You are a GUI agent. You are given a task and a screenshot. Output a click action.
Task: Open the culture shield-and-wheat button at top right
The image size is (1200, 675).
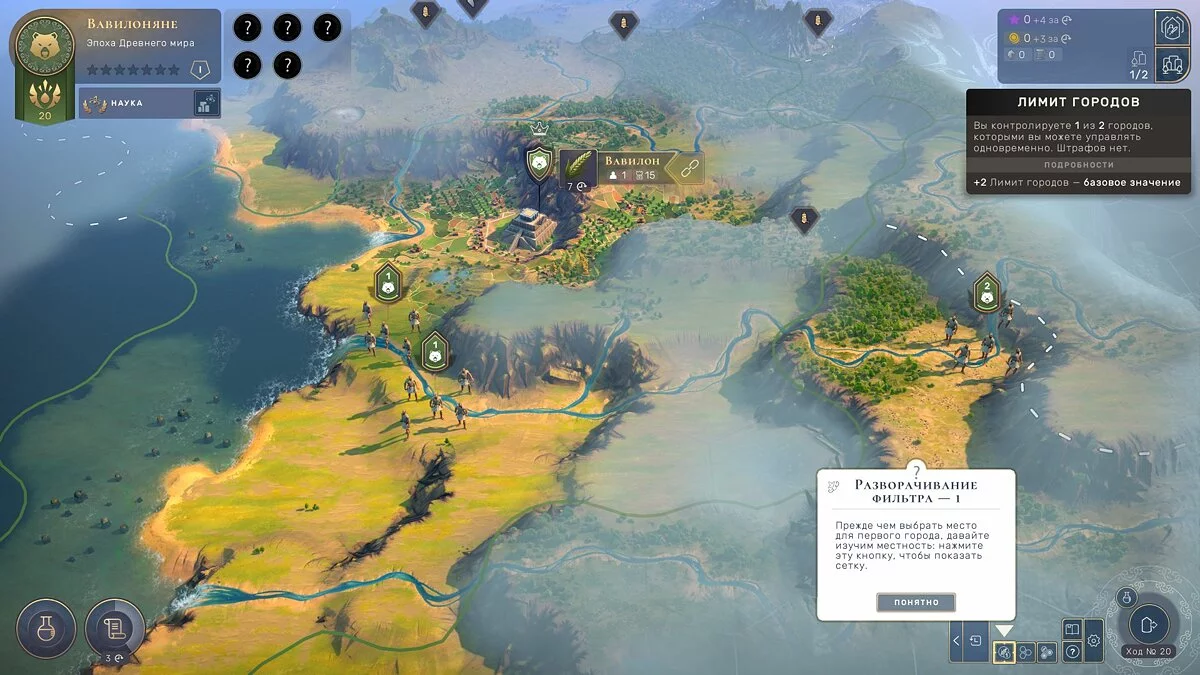coord(1171,28)
